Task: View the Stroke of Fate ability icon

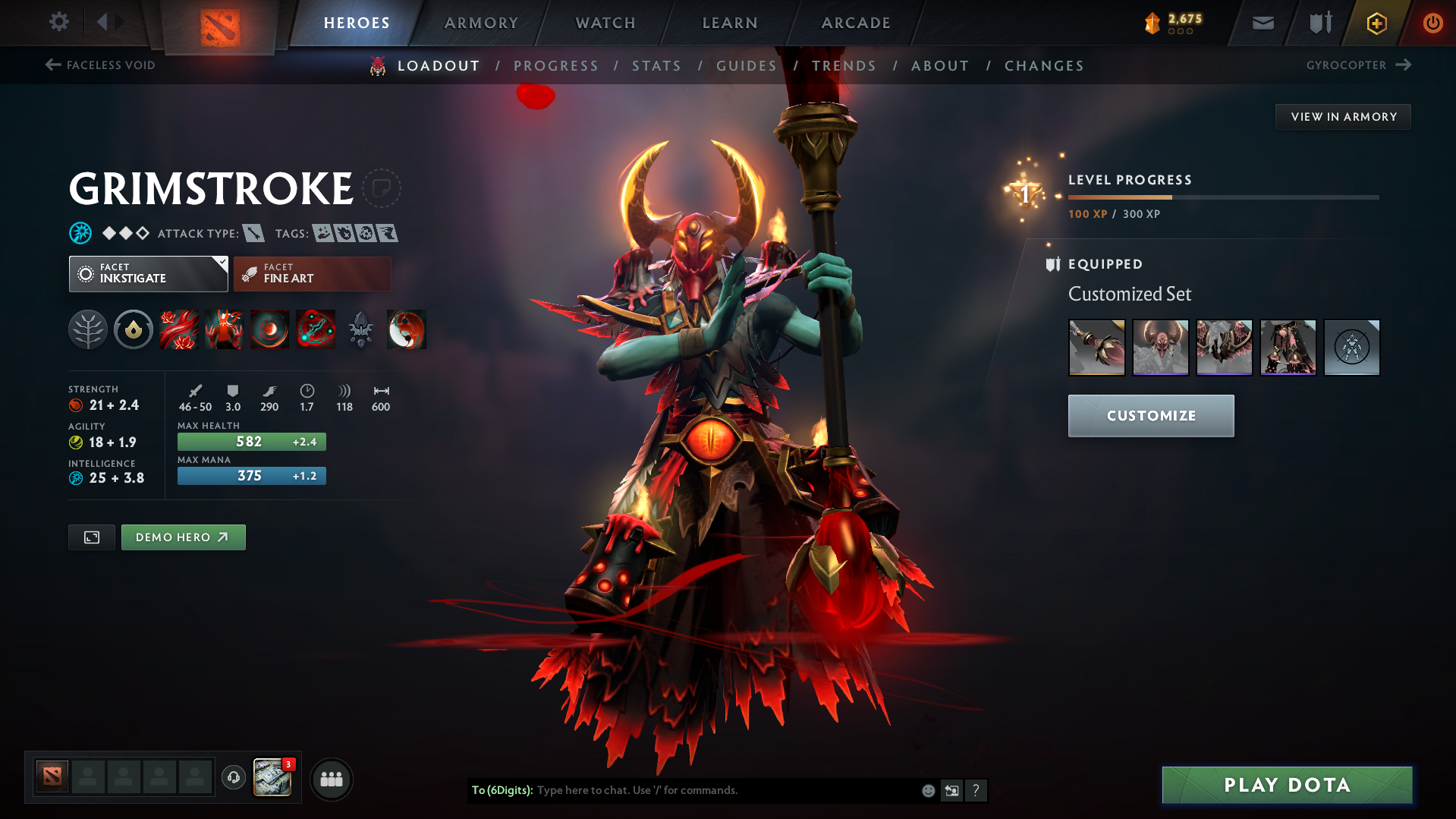Action: (x=179, y=329)
